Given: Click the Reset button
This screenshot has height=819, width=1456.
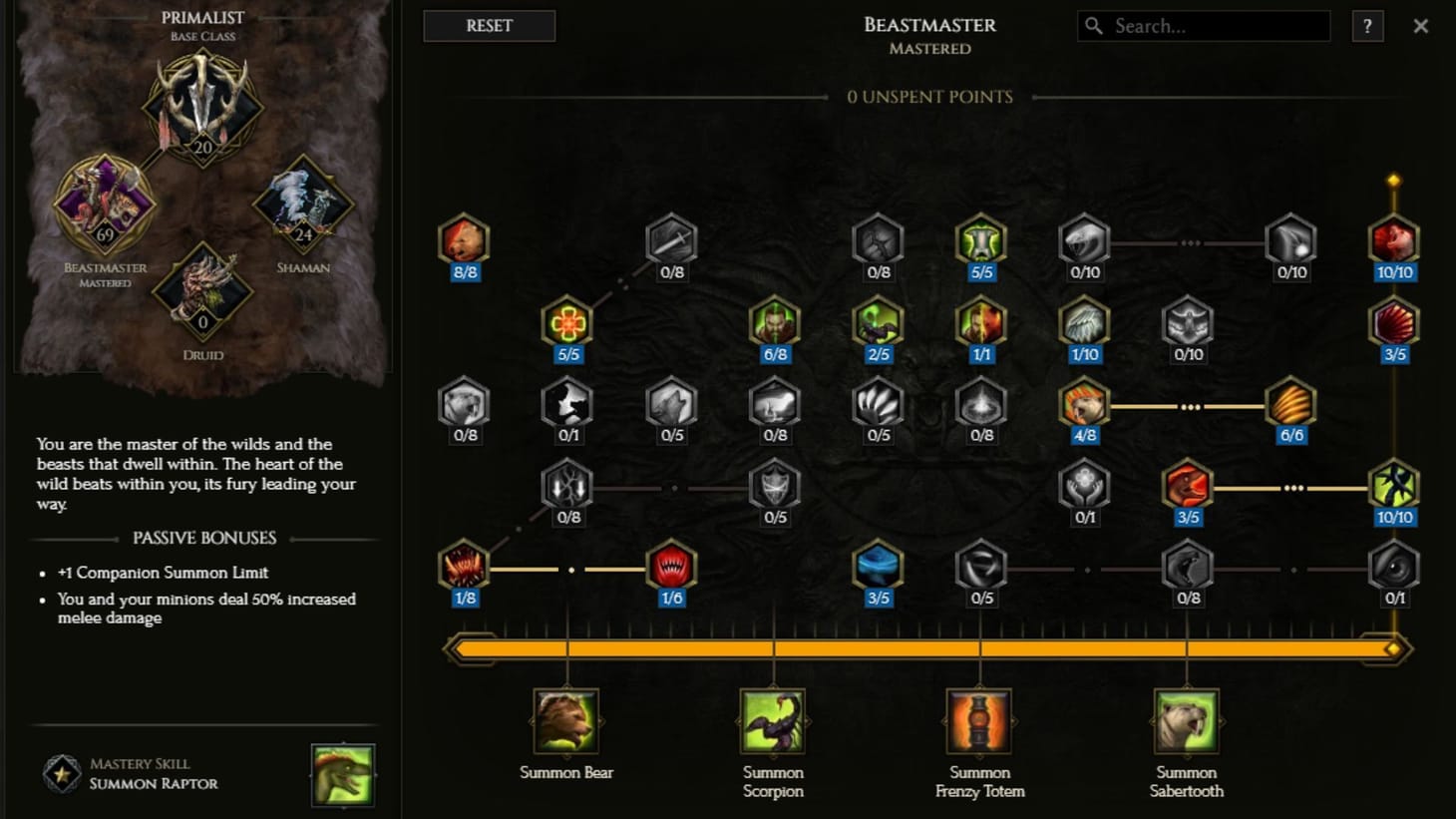Looking at the screenshot, I should (489, 26).
